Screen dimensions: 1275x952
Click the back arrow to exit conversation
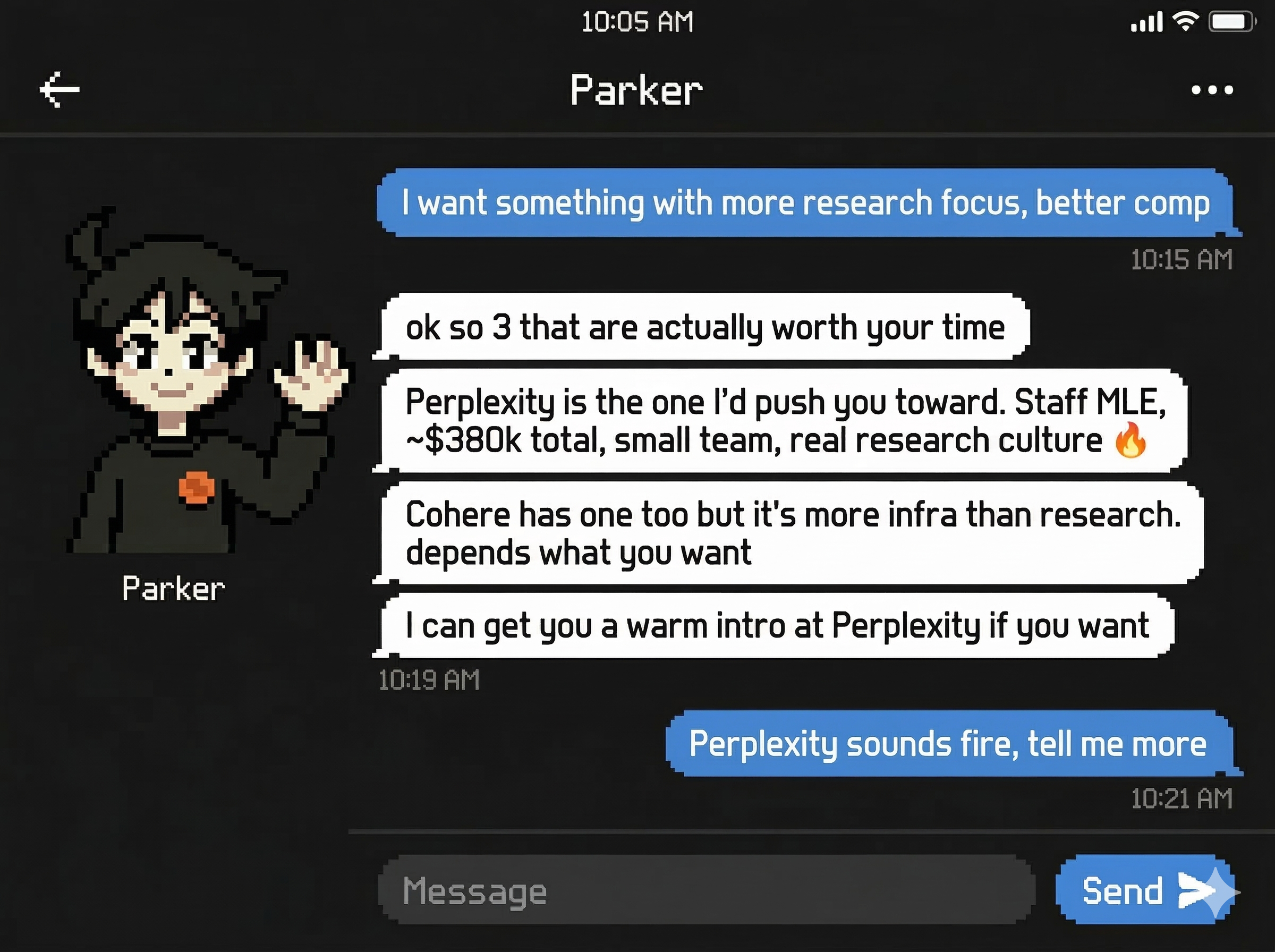[x=61, y=89]
